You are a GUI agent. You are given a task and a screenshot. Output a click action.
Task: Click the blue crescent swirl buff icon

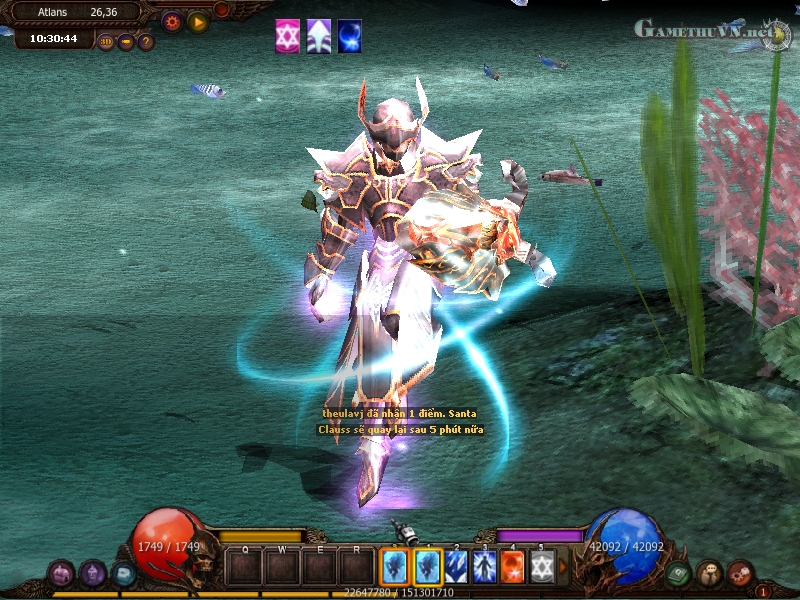pos(349,35)
